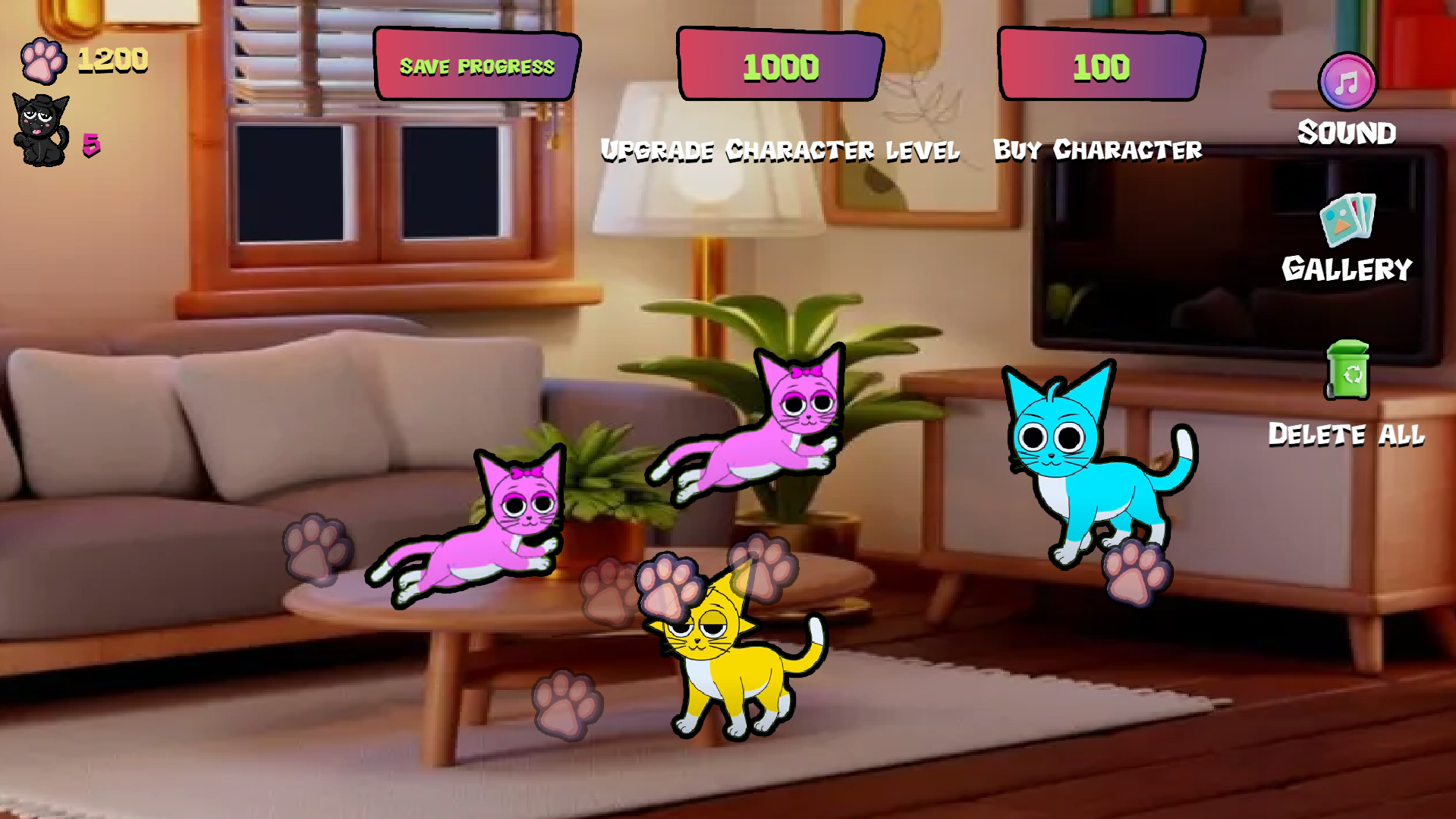
Task: Click the Delete All trash bin icon
Action: point(1347,377)
